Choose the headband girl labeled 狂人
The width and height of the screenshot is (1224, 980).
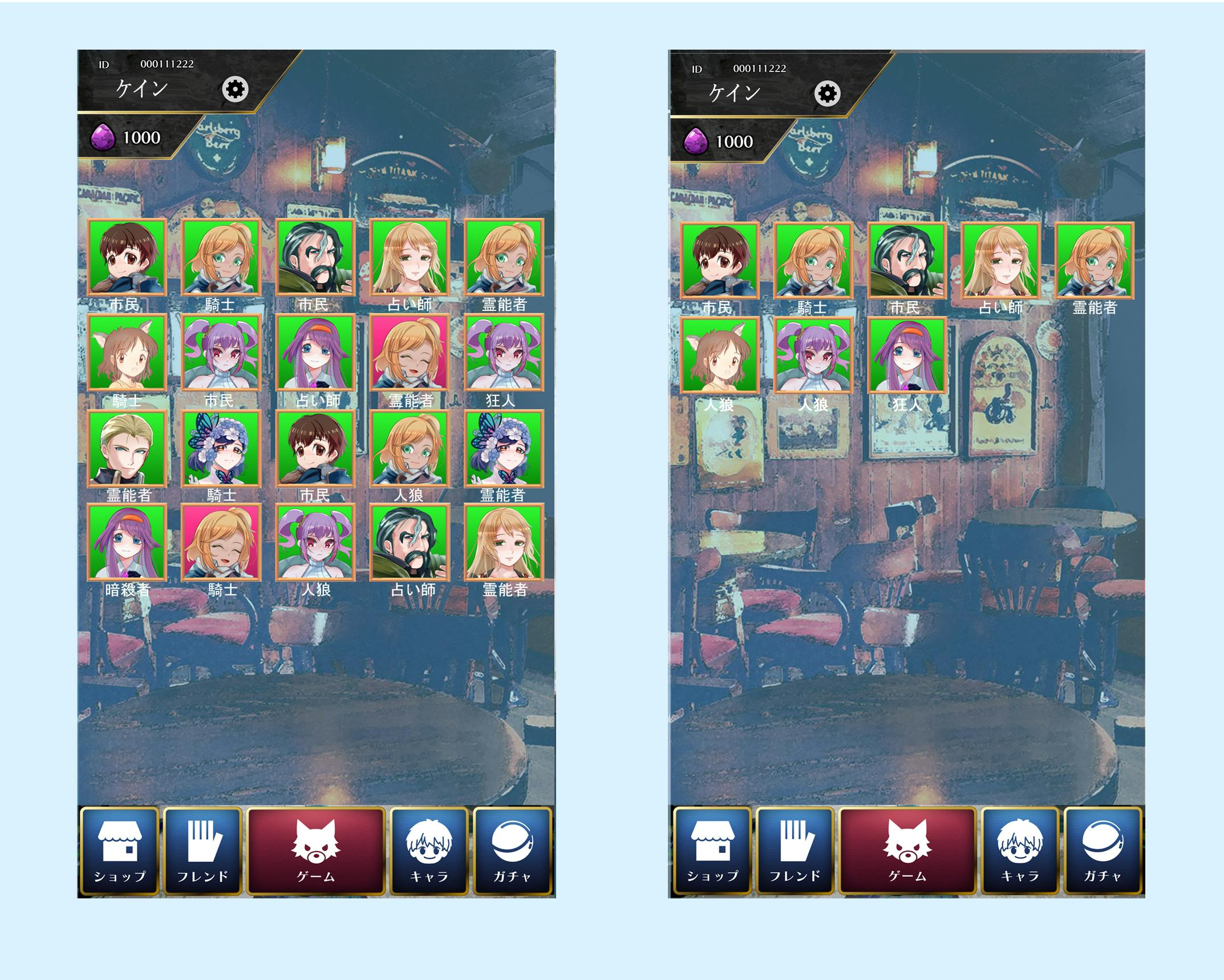[x=907, y=356]
